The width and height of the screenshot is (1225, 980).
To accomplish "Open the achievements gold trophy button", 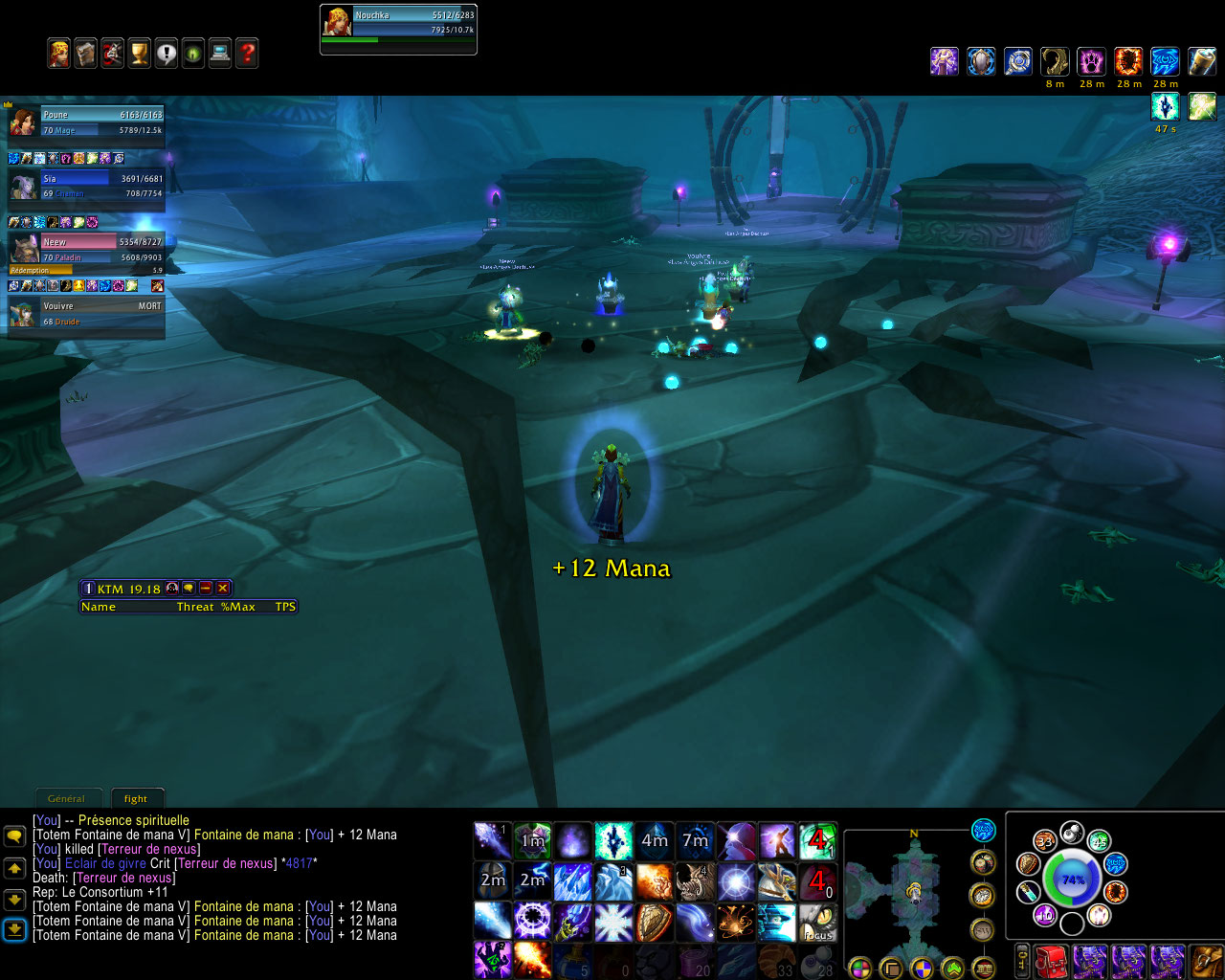I will (140, 54).
